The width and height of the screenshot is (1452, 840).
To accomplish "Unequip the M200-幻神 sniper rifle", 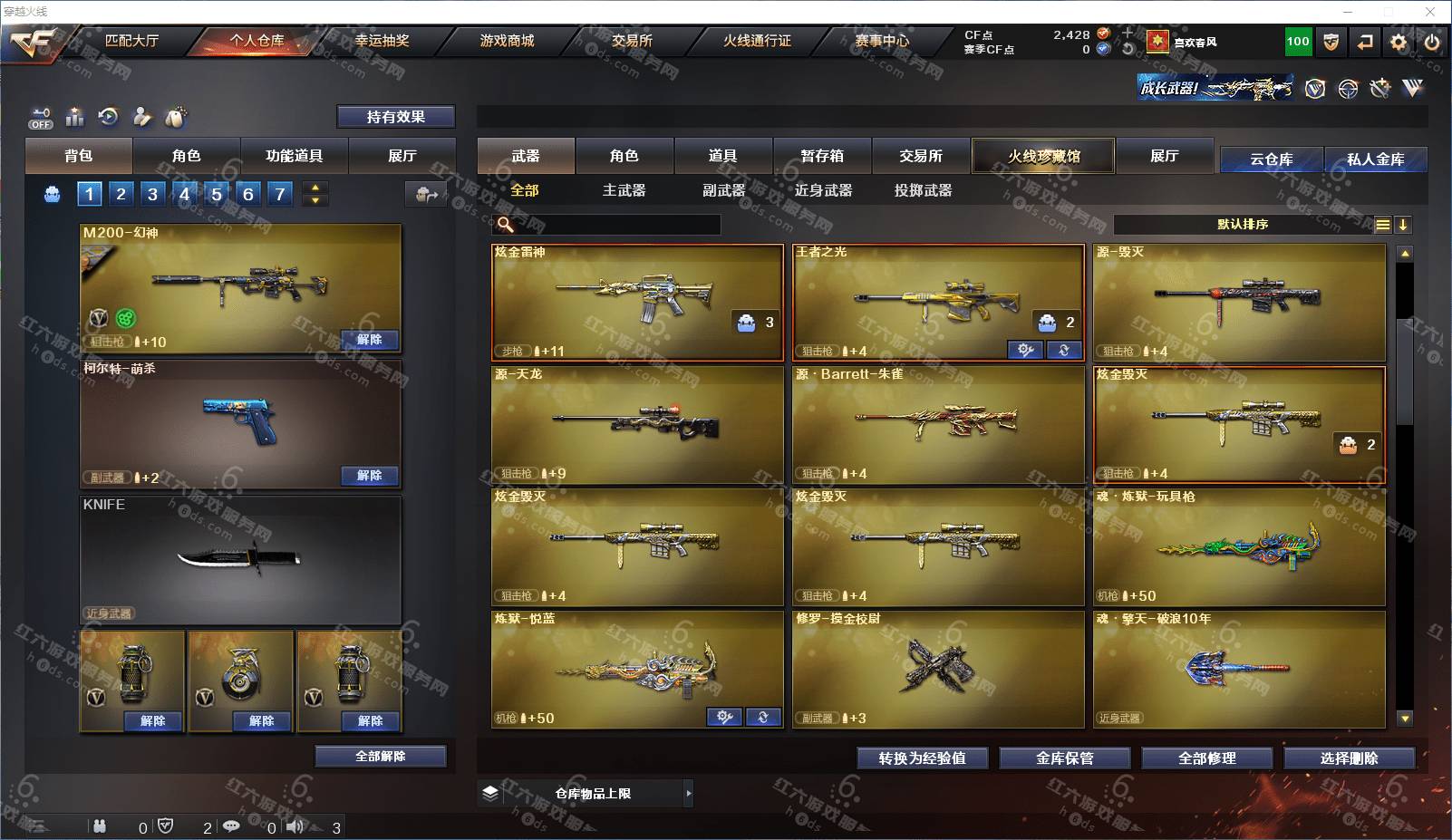I will click(370, 340).
